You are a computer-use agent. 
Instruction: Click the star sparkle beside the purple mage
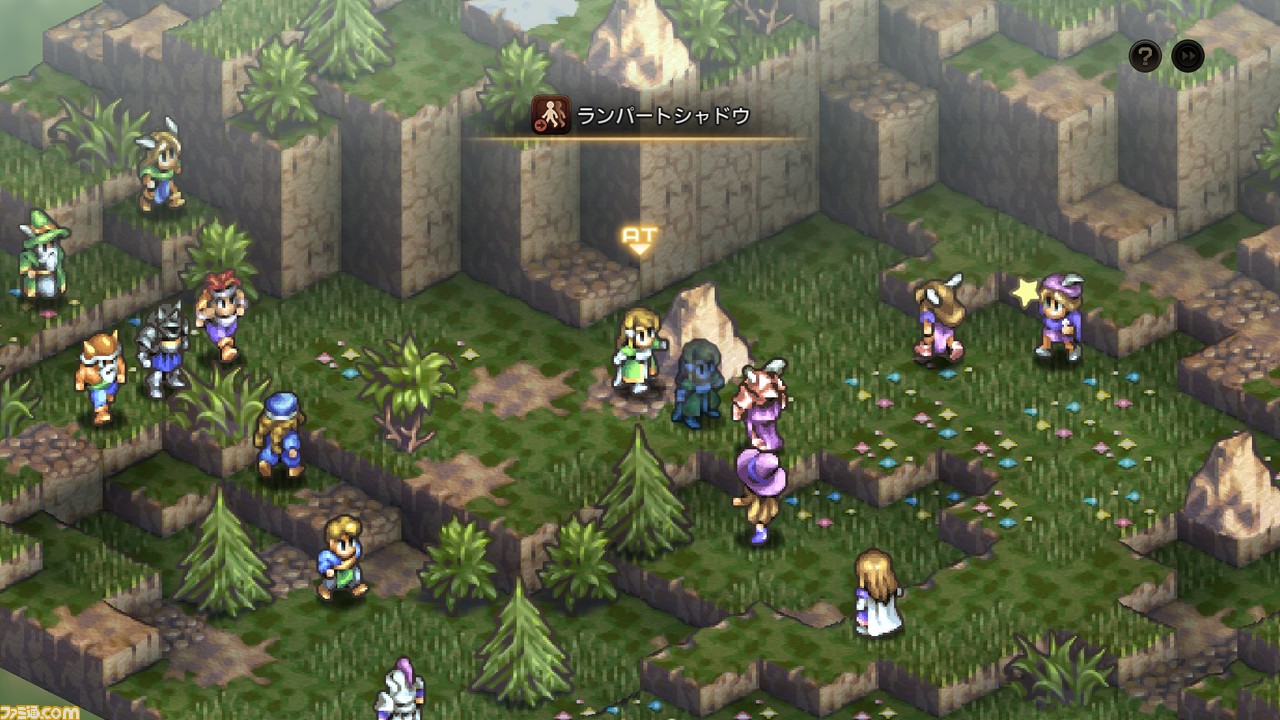1022,292
